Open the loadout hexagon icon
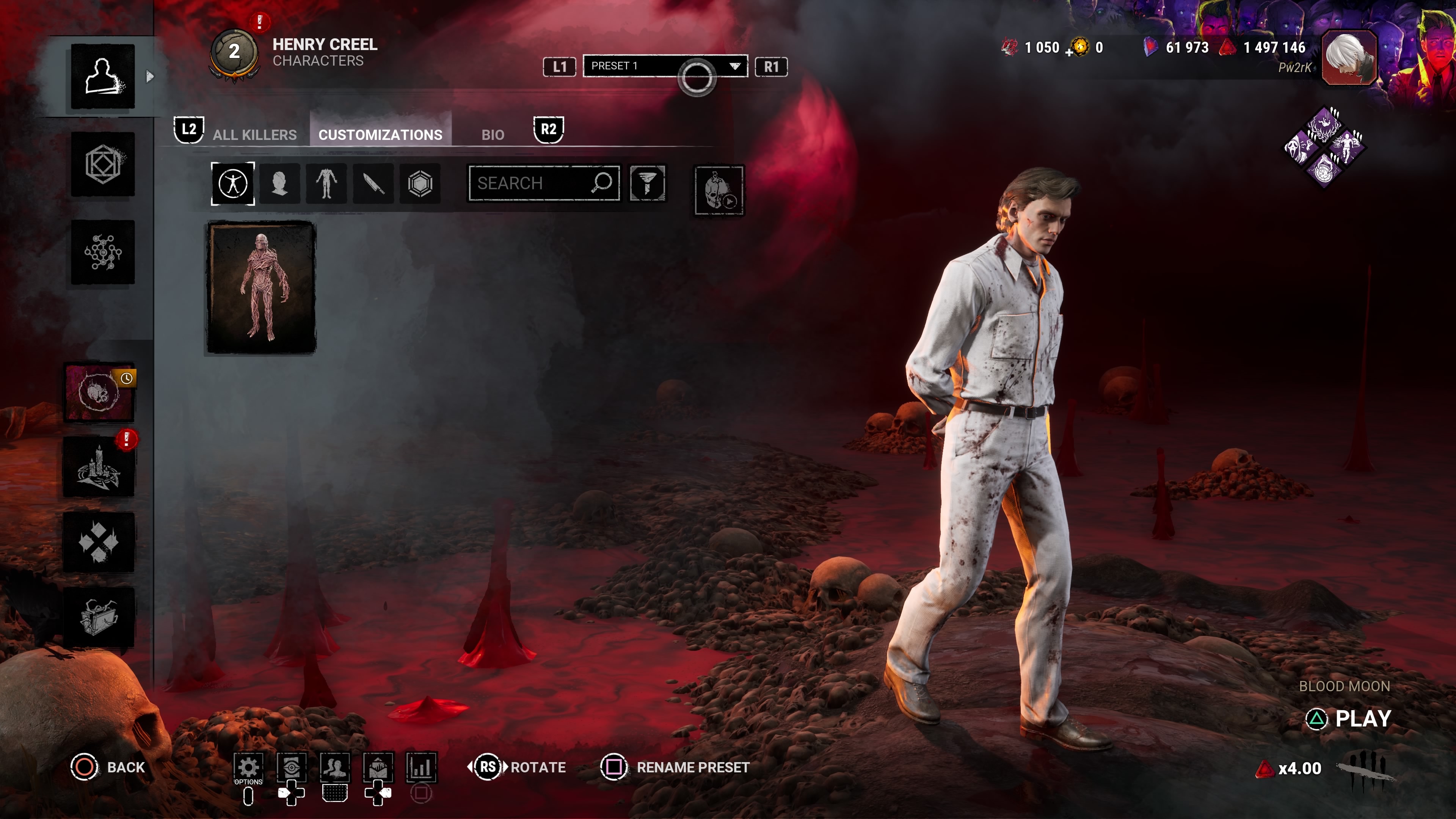 point(103,165)
